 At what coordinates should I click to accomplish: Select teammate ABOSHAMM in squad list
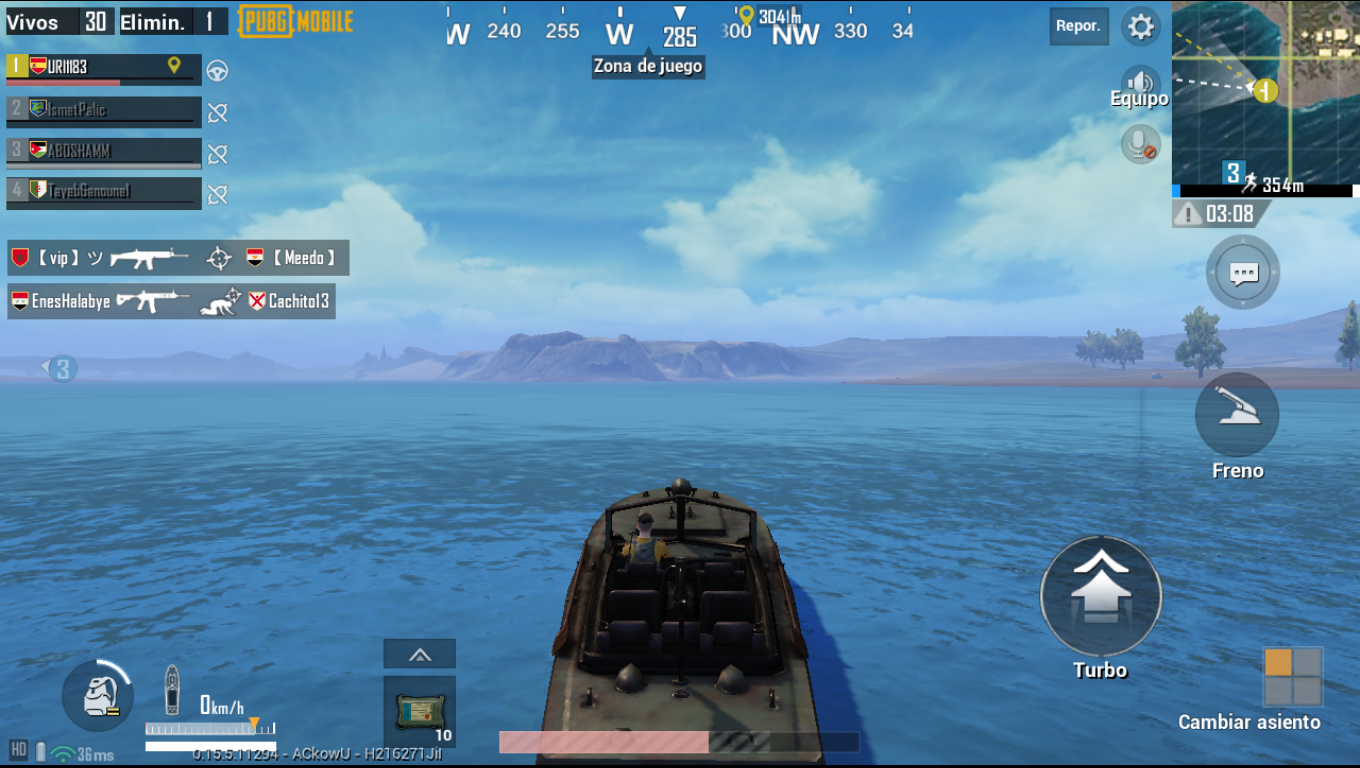point(104,152)
